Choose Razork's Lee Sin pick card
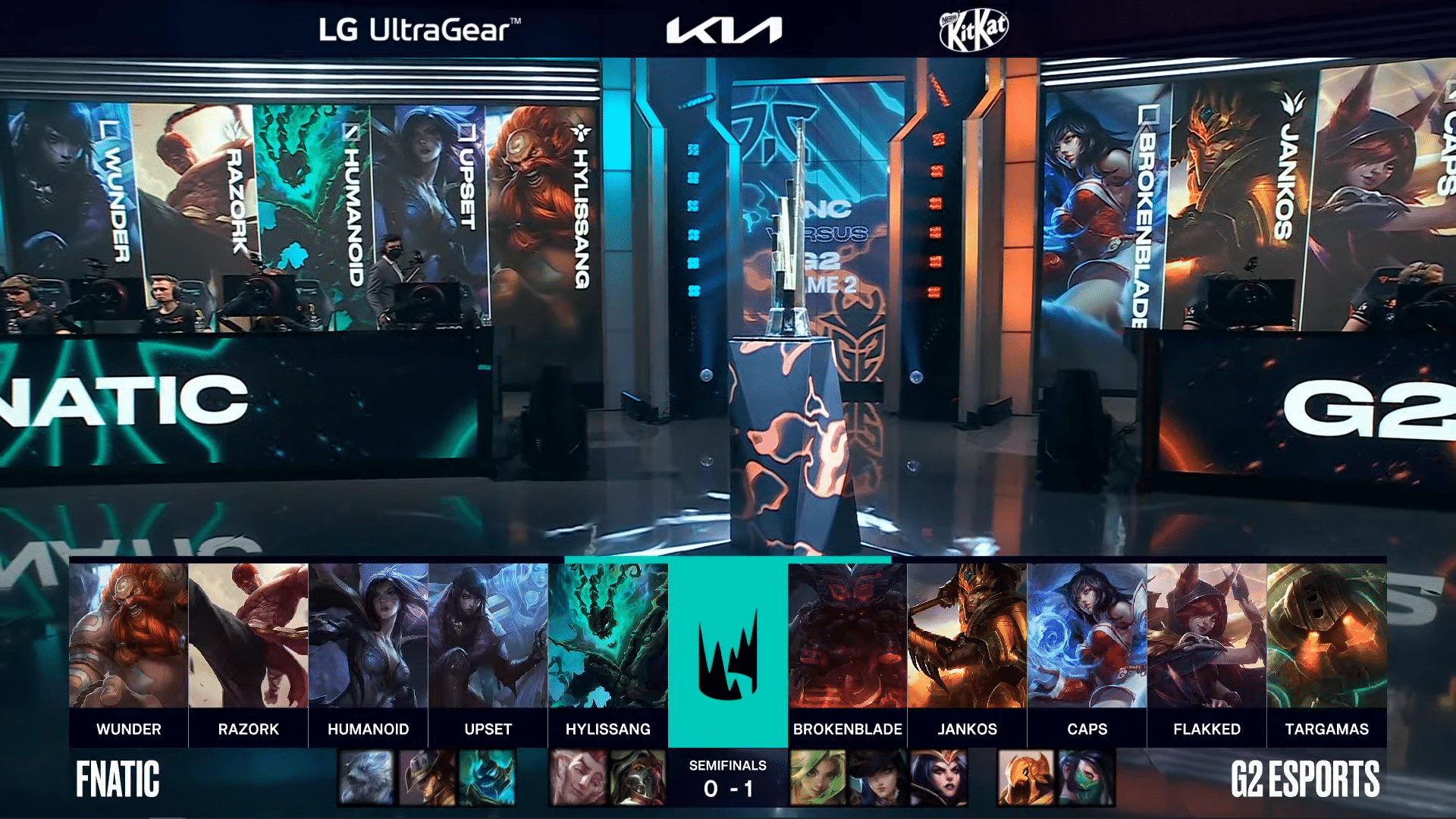1456x819 pixels. (248, 637)
